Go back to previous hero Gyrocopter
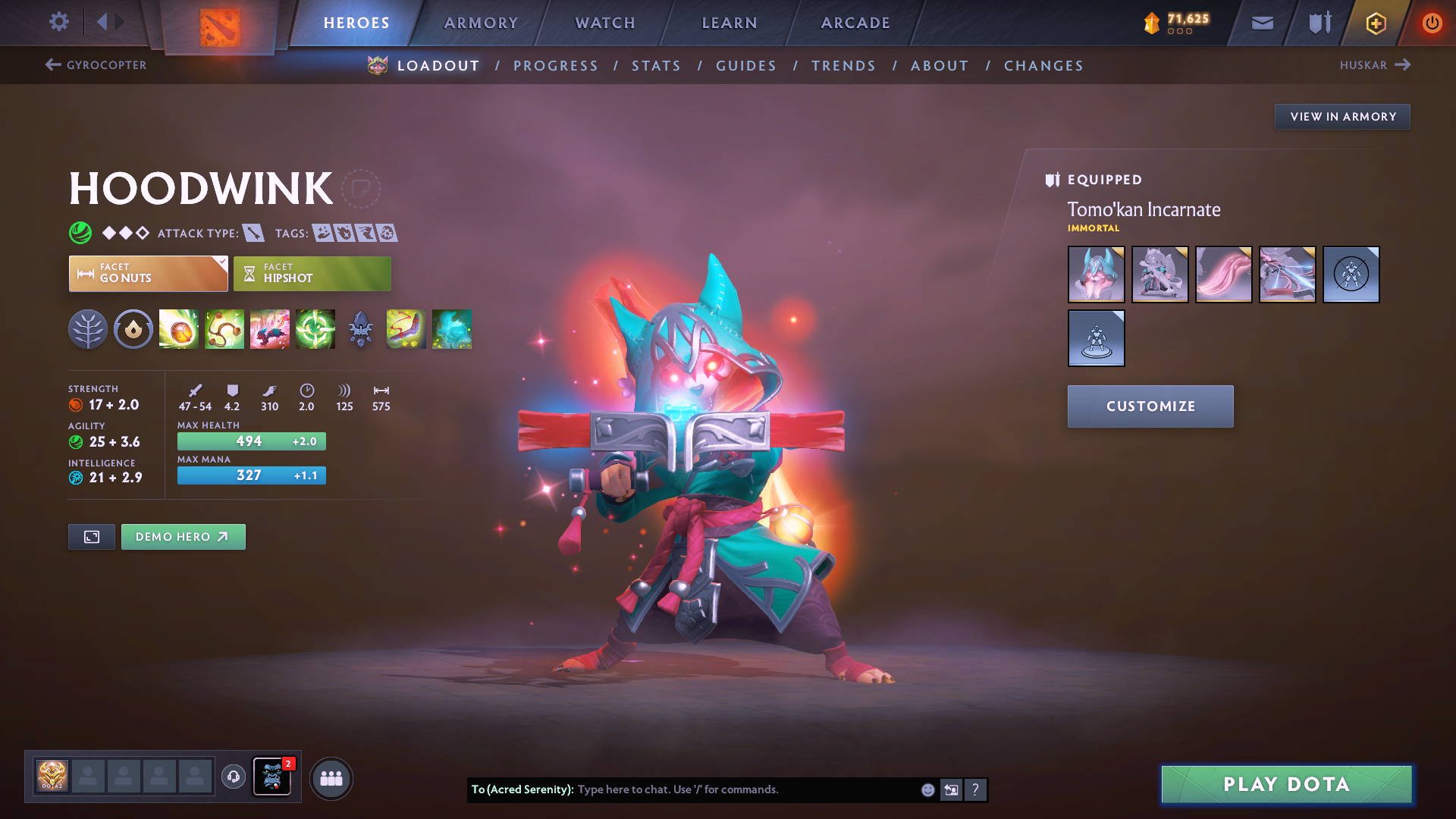Screen dimensions: 1456x819 point(96,65)
